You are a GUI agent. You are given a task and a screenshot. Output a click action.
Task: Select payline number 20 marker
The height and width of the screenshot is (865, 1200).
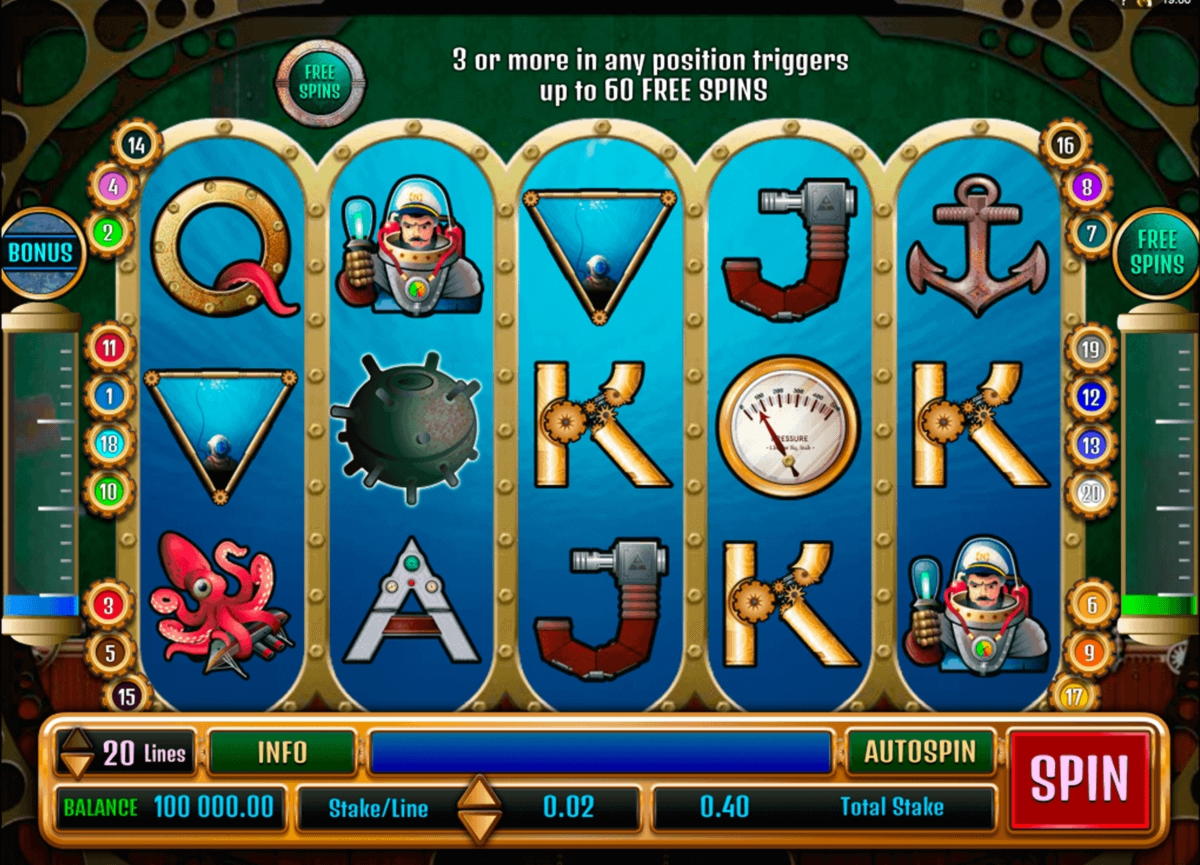coord(1090,492)
